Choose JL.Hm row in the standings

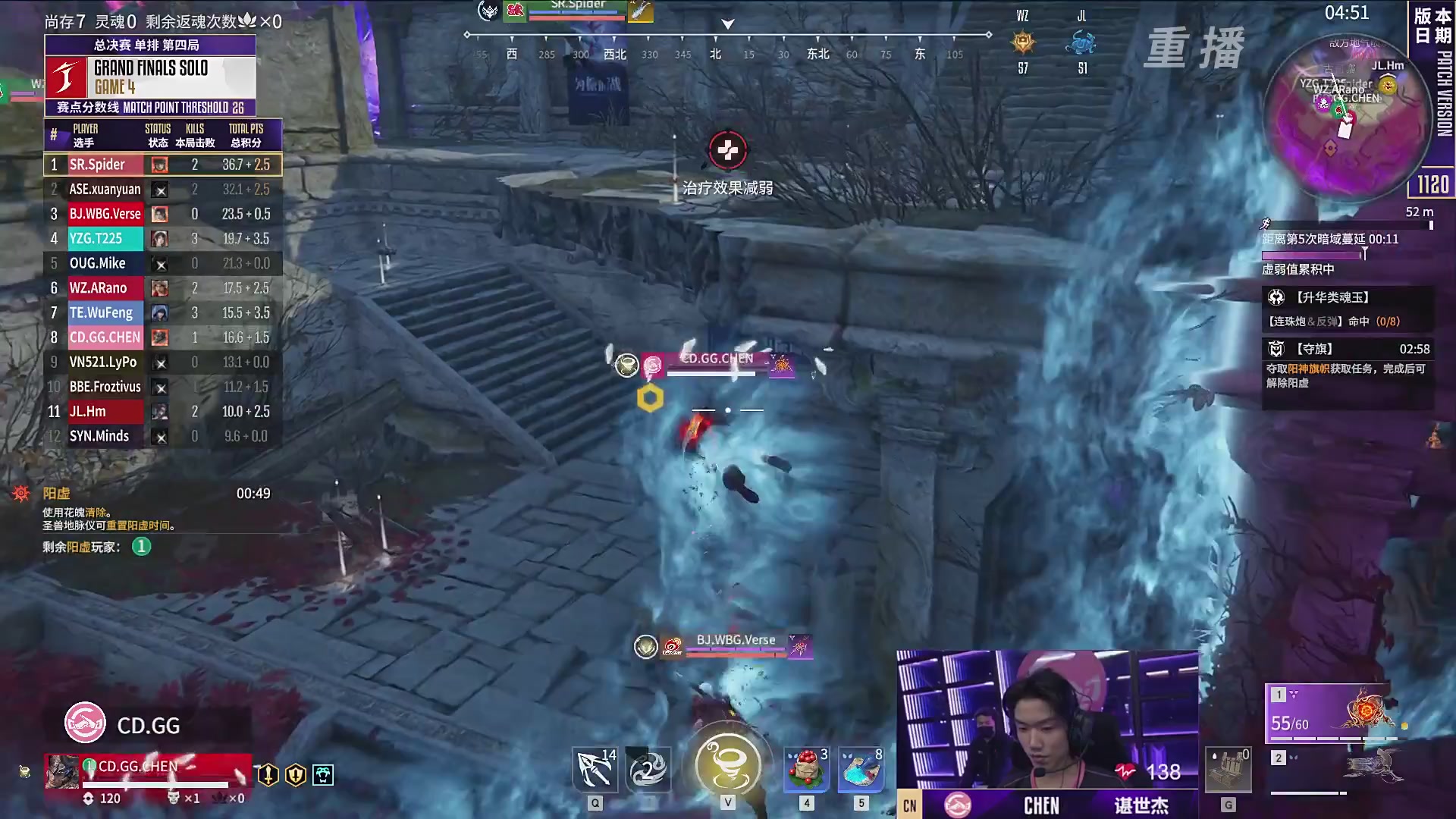[162, 412]
